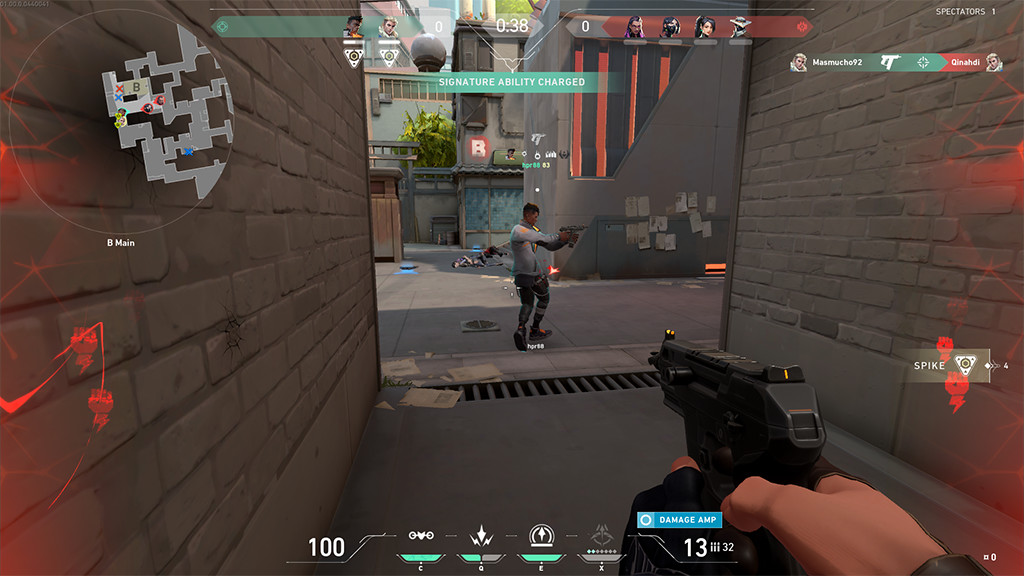Select the purple-haired enemy agent portrait
The image size is (1024, 576).
(633, 27)
